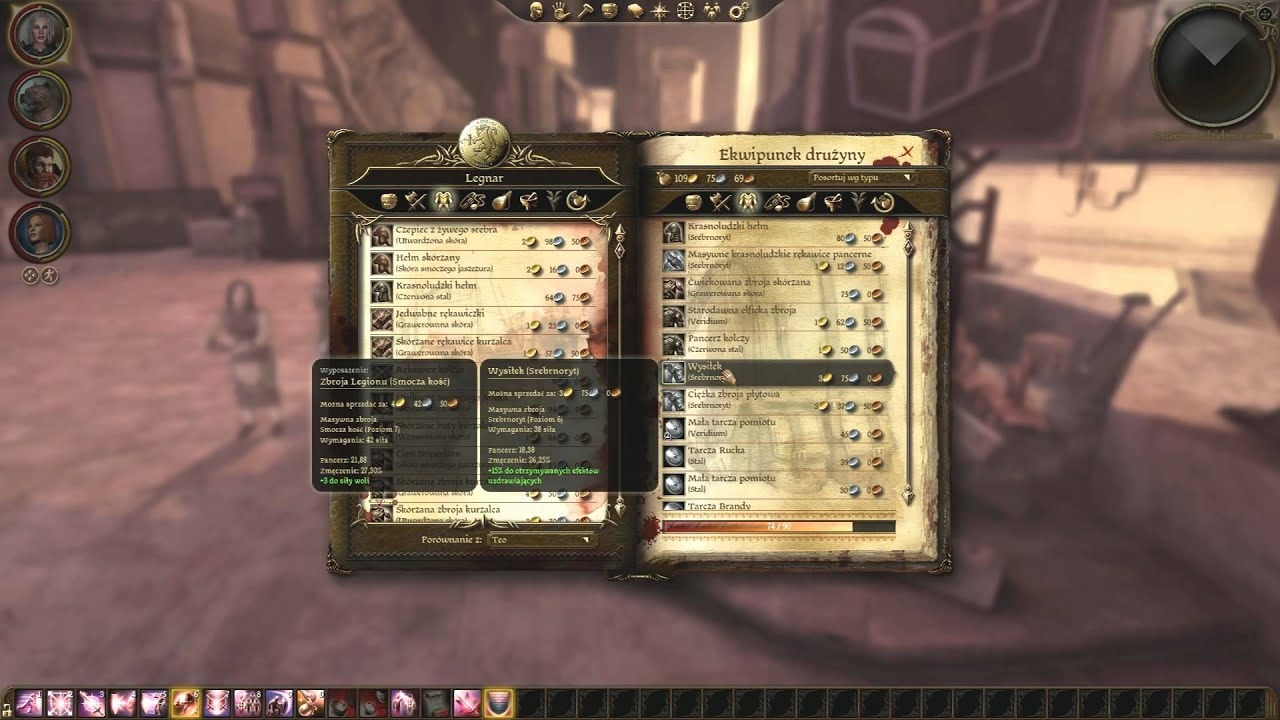The height and width of the screenshot is (720, 1280).
Task: Close the shop window with the red X
Action: click(x=907, y=152)
